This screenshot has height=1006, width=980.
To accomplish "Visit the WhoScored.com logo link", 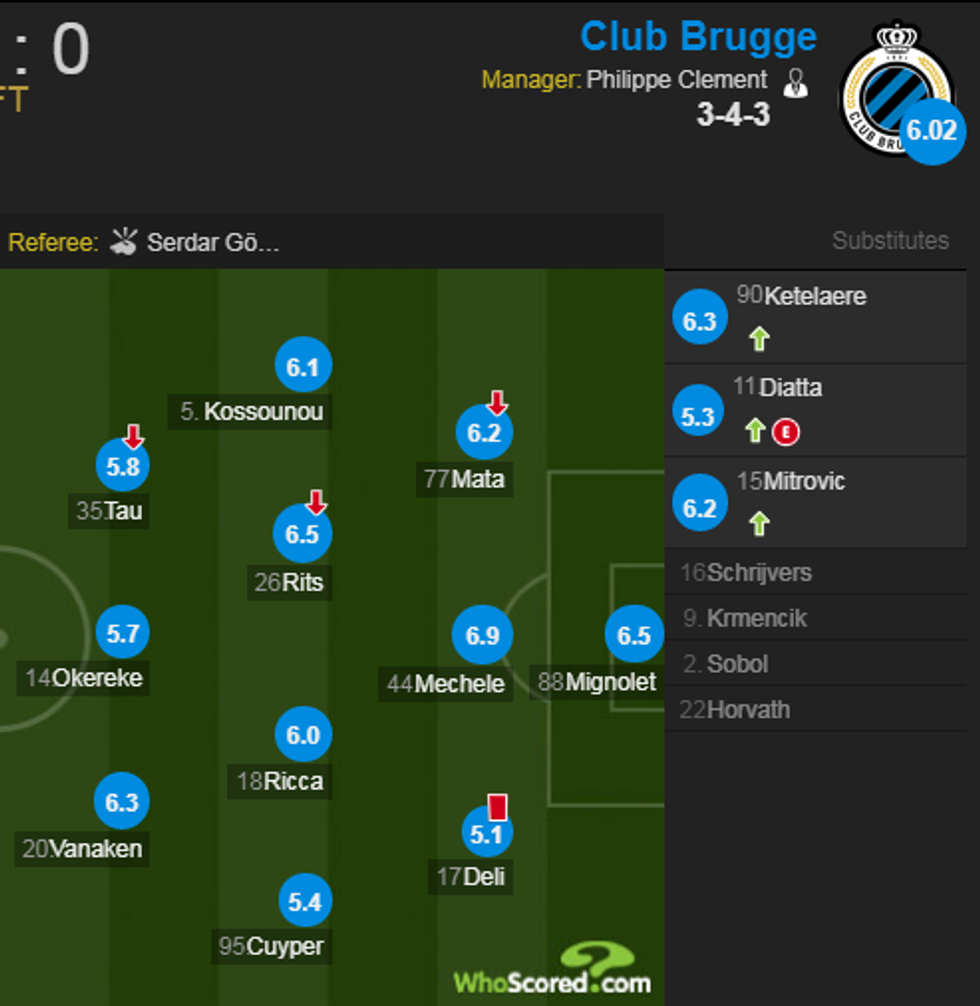I will pos(553,977).
